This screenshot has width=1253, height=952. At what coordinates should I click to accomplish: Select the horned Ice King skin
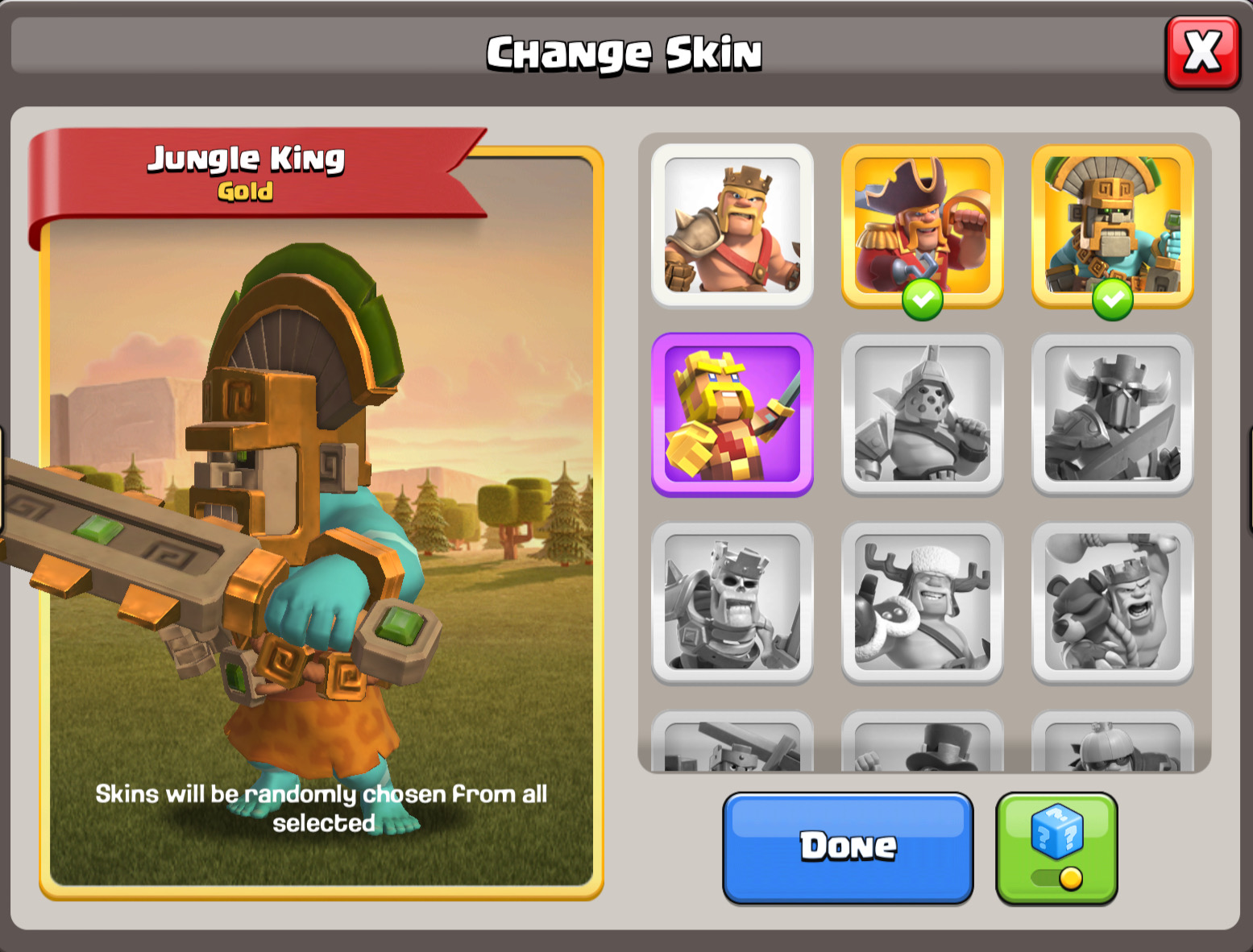921,602
